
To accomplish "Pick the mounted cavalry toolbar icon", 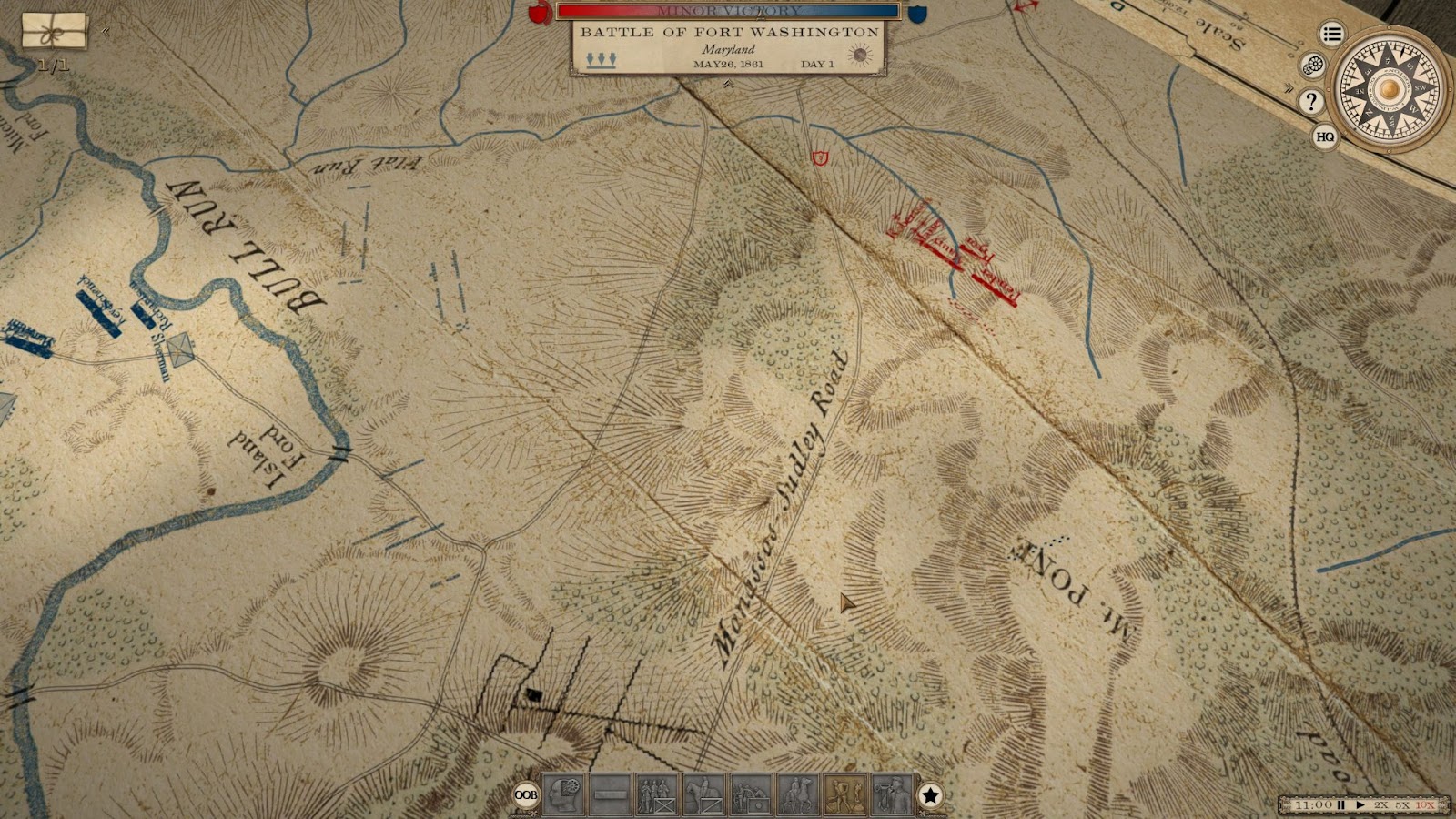I will coord(704,795).
